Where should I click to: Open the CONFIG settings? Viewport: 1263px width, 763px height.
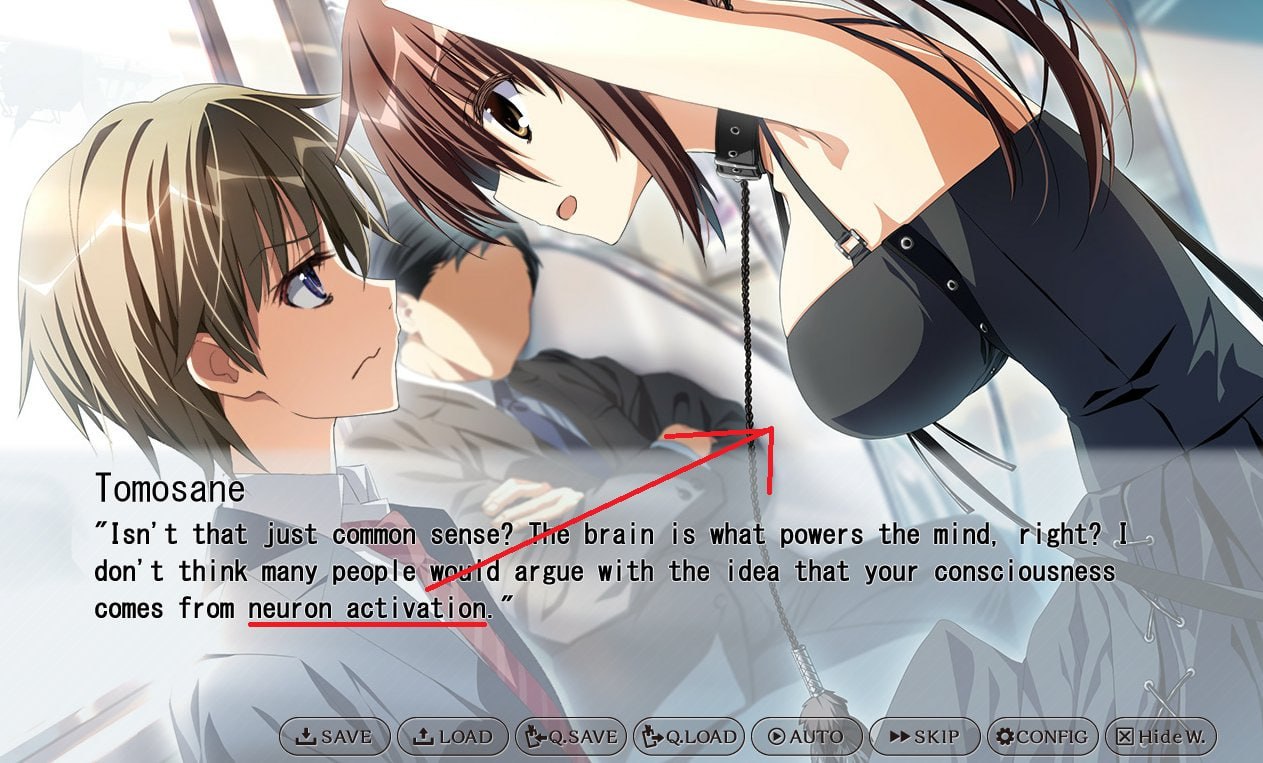pos(1042,737)
